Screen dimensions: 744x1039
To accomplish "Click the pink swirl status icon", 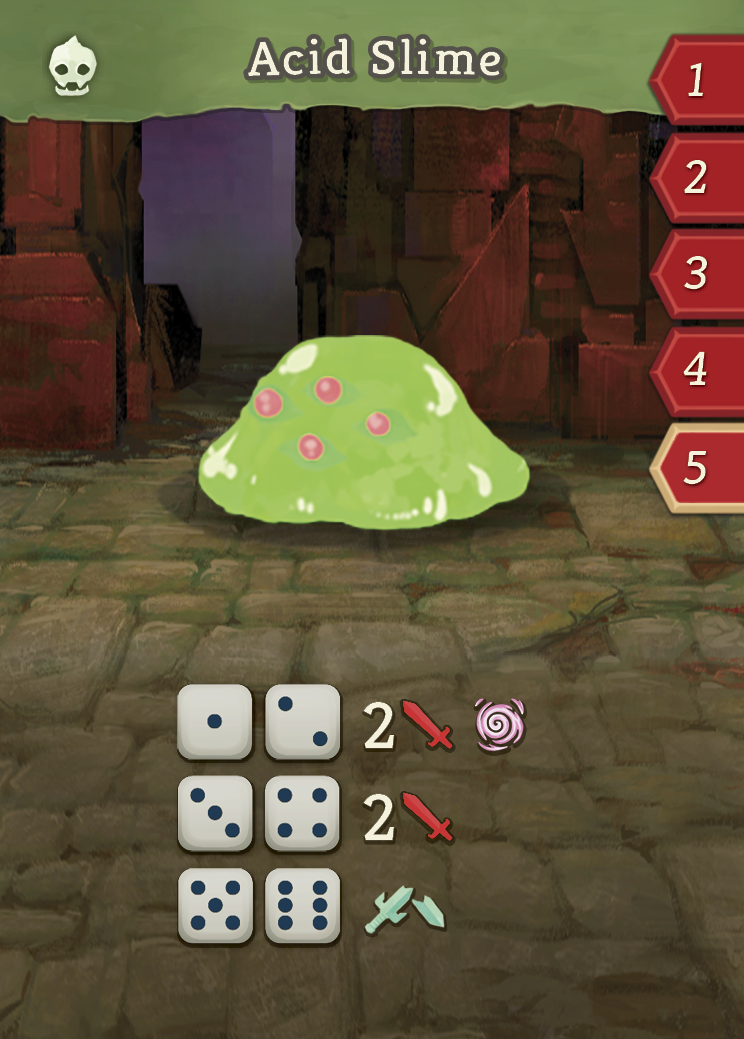I will pyautogui.click(x=500, y=725).
